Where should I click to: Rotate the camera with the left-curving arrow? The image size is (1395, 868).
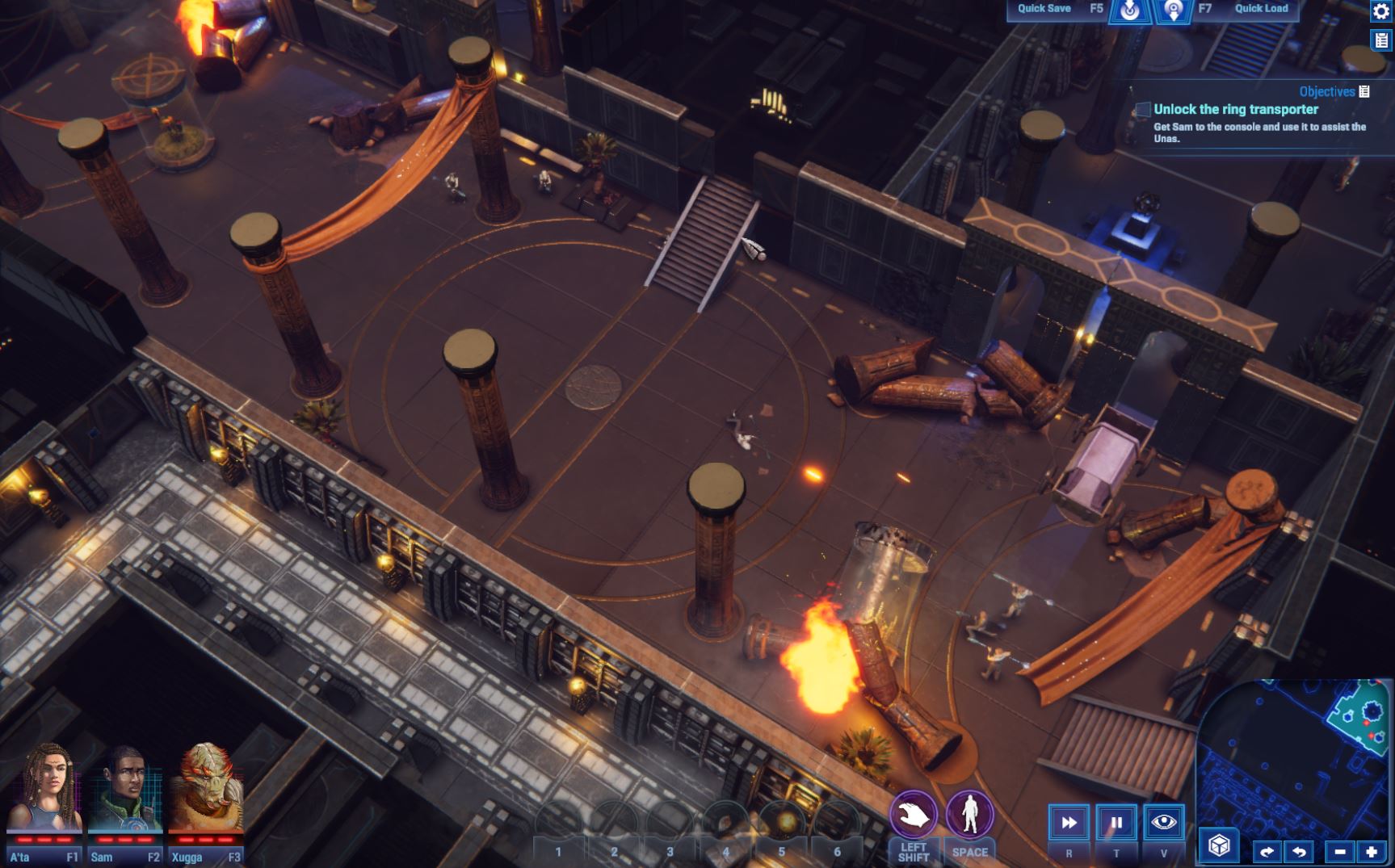(1299, 852)
